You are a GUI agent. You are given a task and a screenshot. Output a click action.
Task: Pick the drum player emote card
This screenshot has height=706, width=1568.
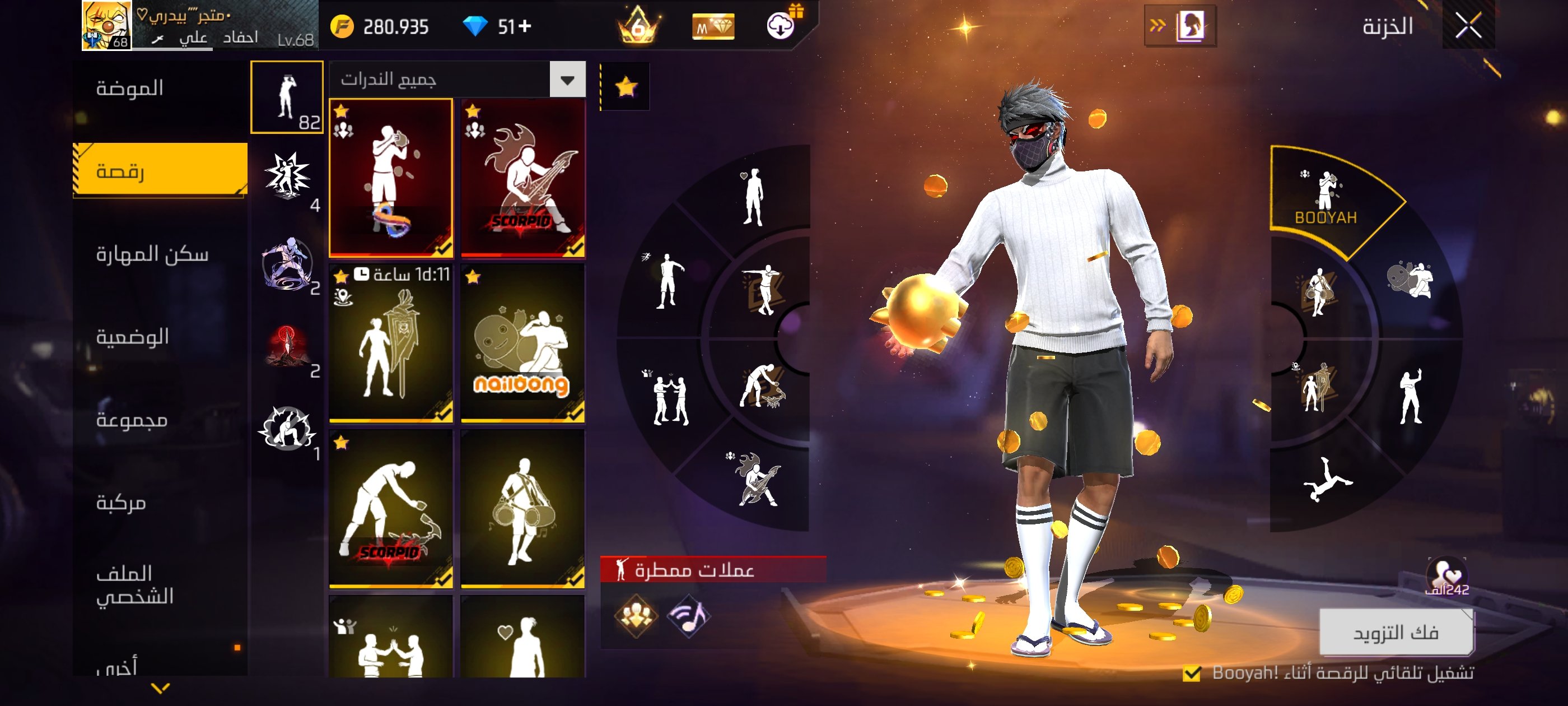click(x=523, y=509)
